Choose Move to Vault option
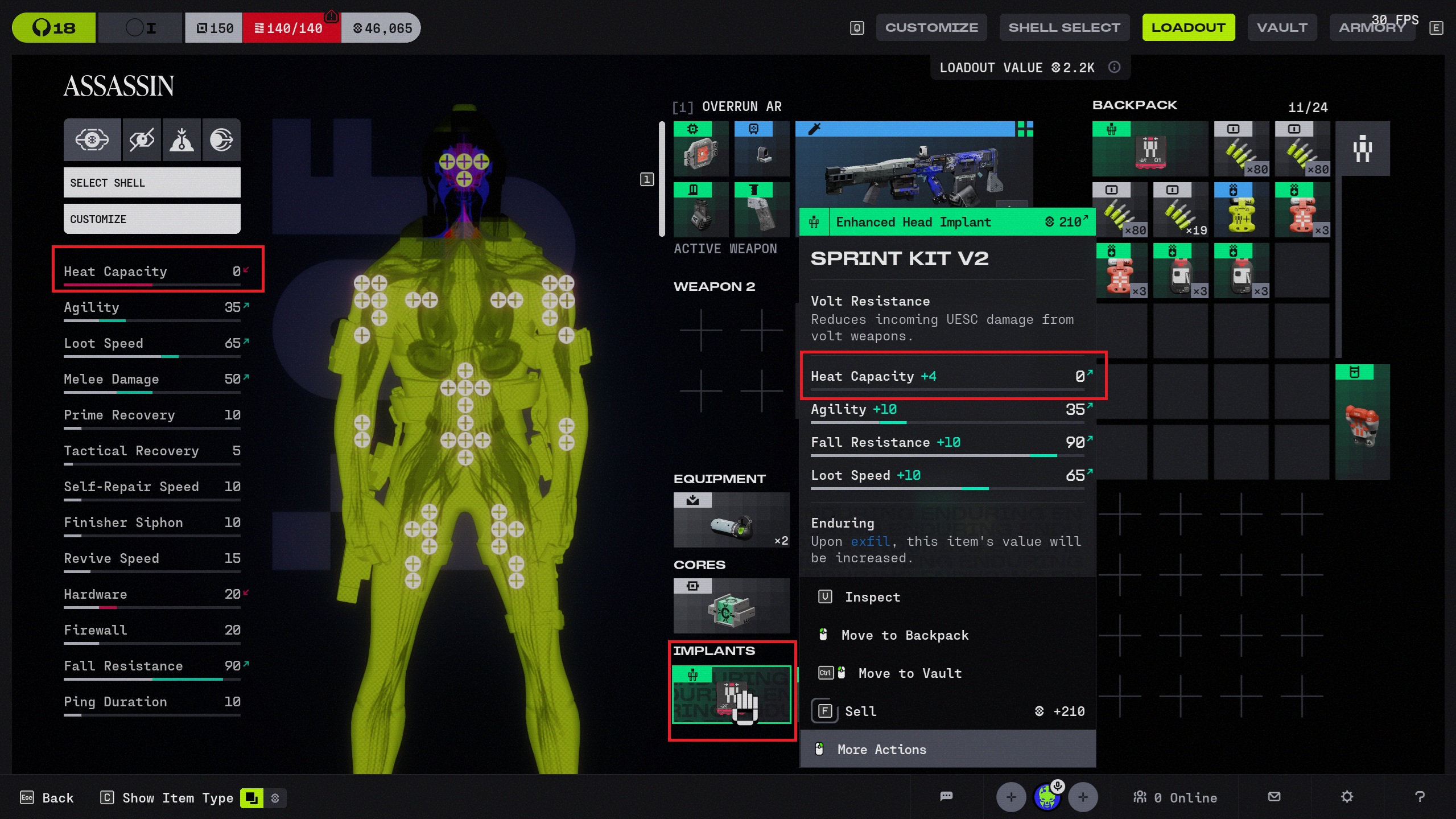Viewport: 1456px width, 819px height. click(909, 673)
